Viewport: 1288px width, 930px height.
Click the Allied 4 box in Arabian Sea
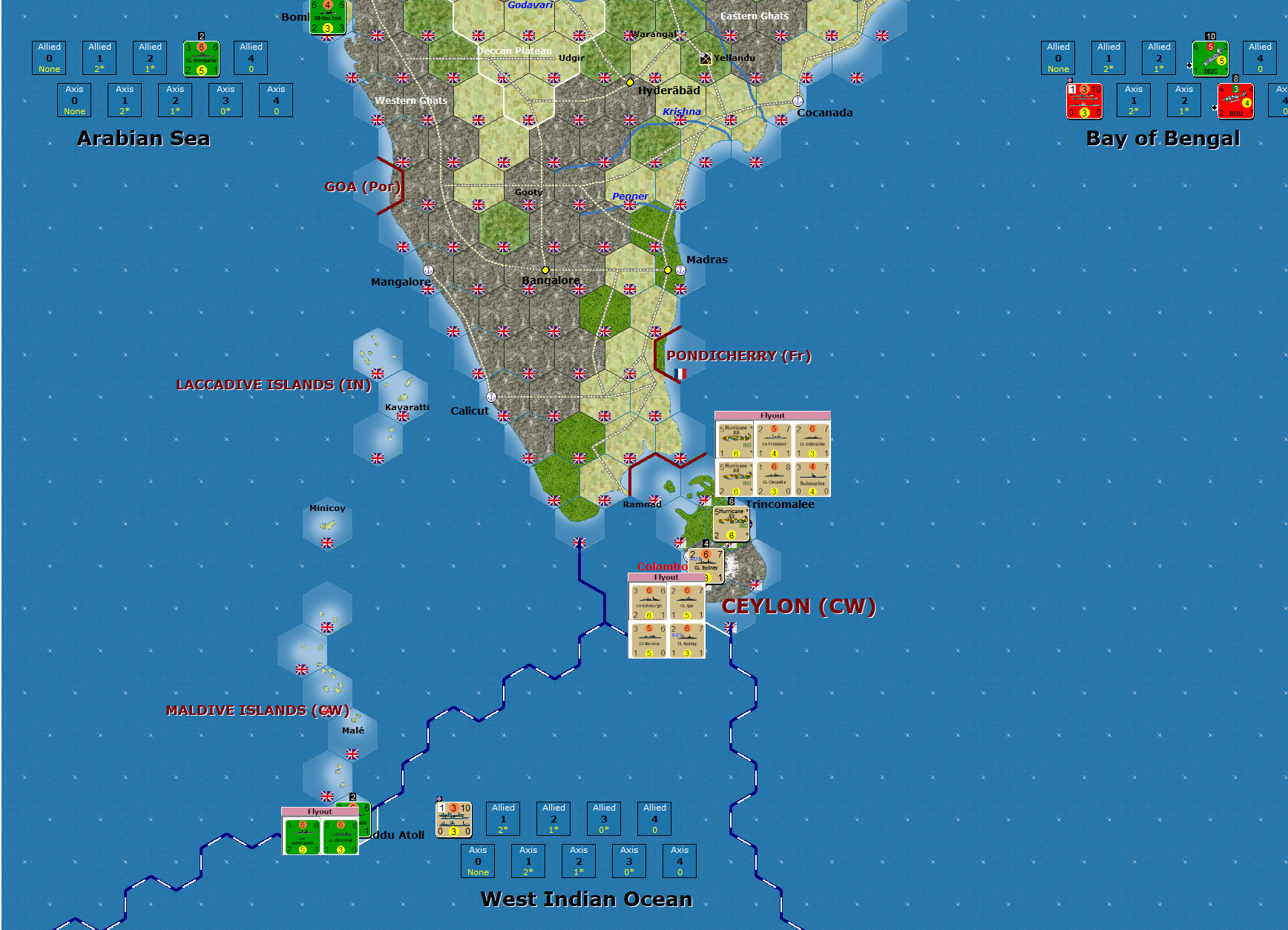tap(251, 58)
